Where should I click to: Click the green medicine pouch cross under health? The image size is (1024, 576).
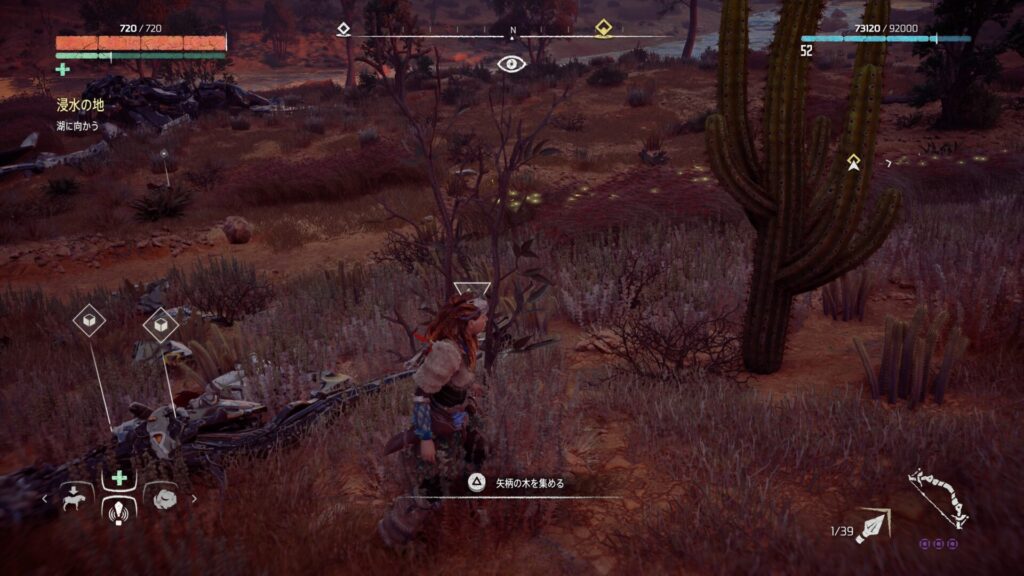pyautogui.click(x=63, y=69)
